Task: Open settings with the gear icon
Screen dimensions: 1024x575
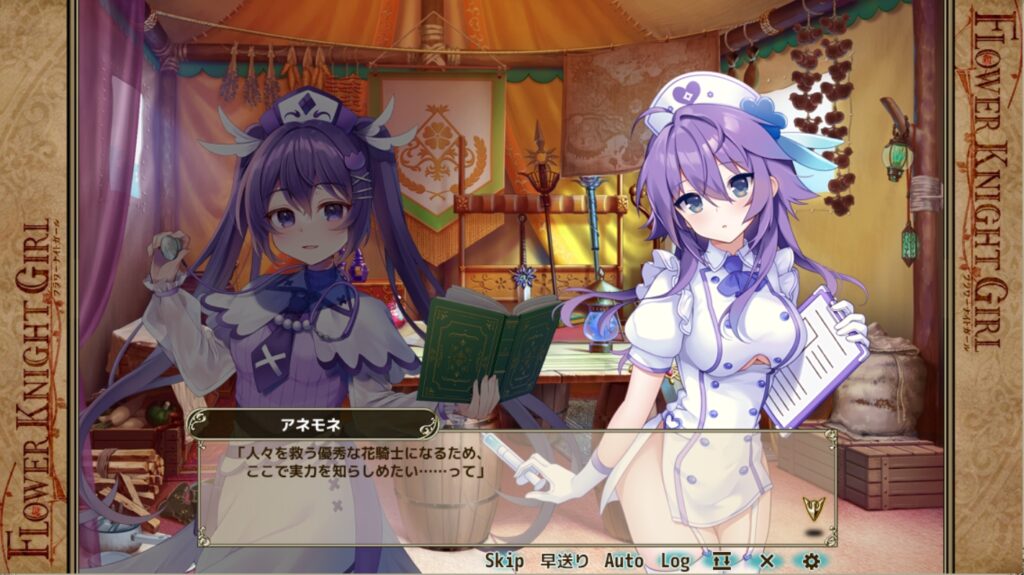Action: click(811, 561)
